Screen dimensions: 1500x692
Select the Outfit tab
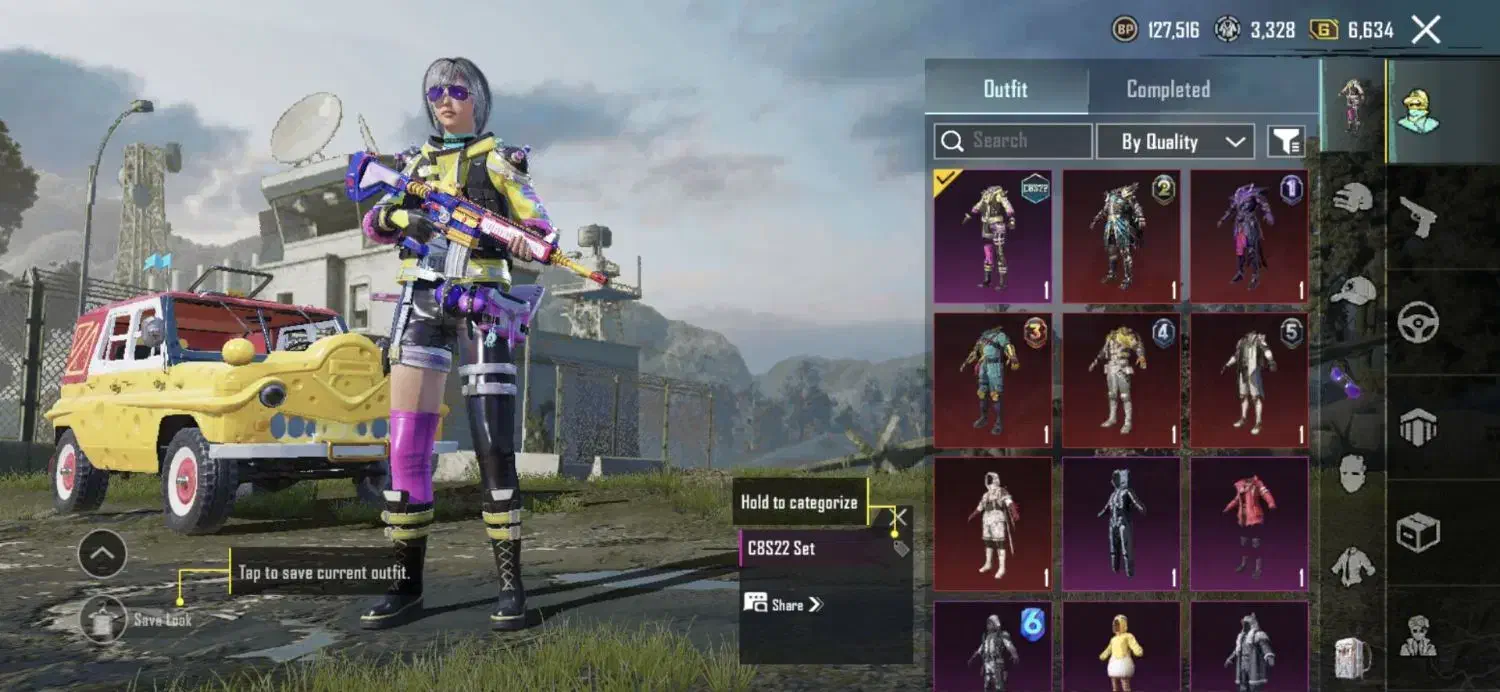[x=1005, y=89]
